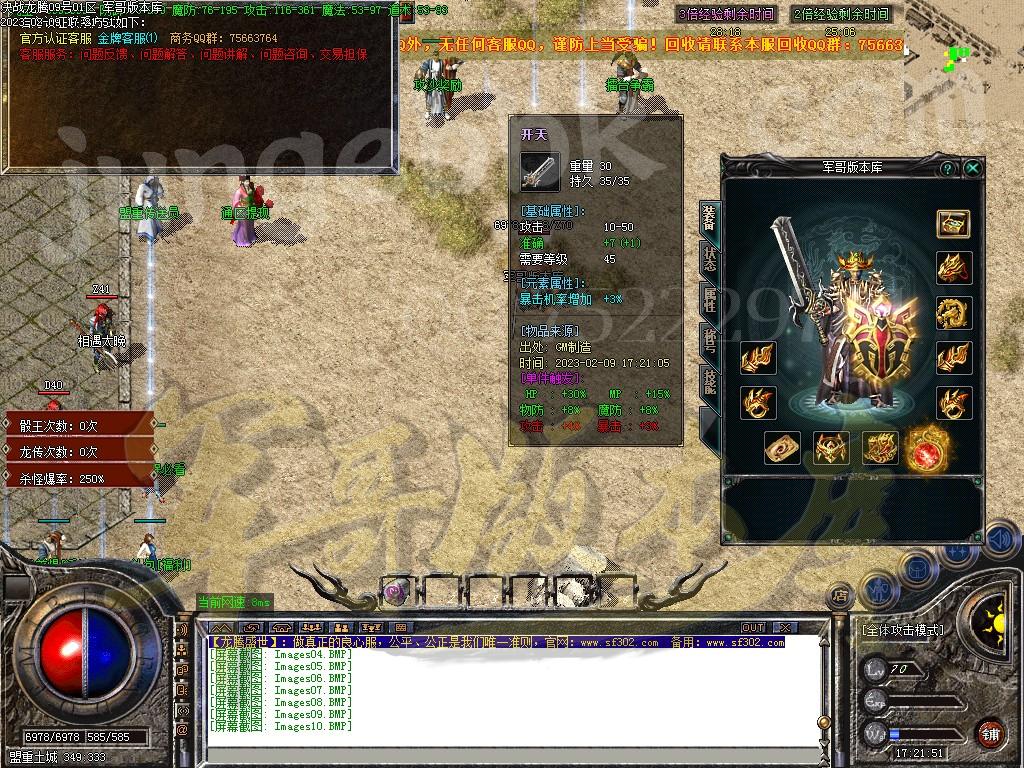This screenshot has height=768, width=1024.
Task: Close the character equipment panel
Action: click(x=972, y=169)
